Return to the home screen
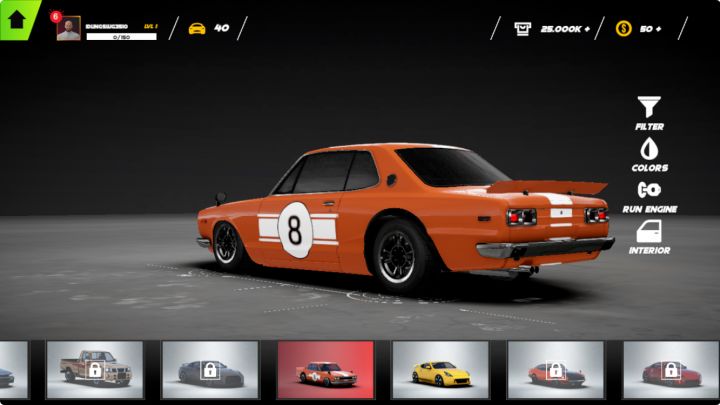Viewport: 720px width, 405px height. pos(17,18)
